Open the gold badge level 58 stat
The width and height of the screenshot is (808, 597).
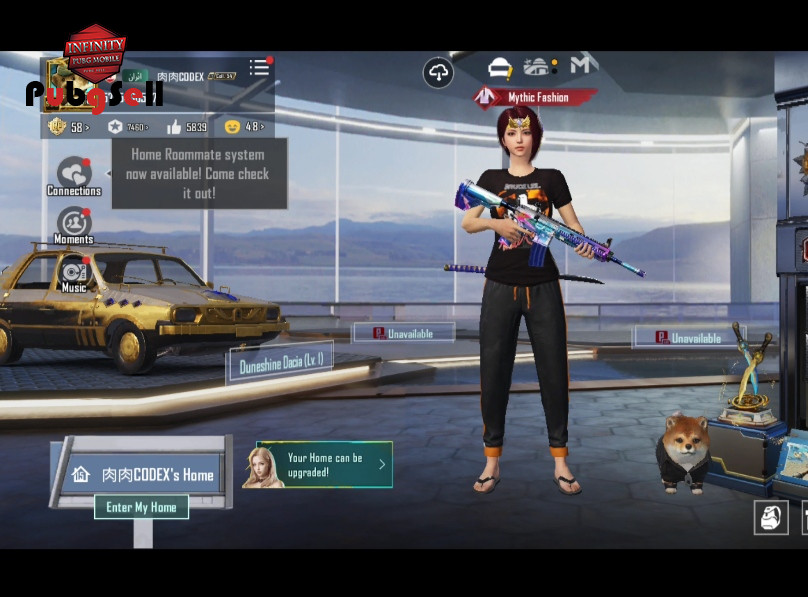point(68,127)
